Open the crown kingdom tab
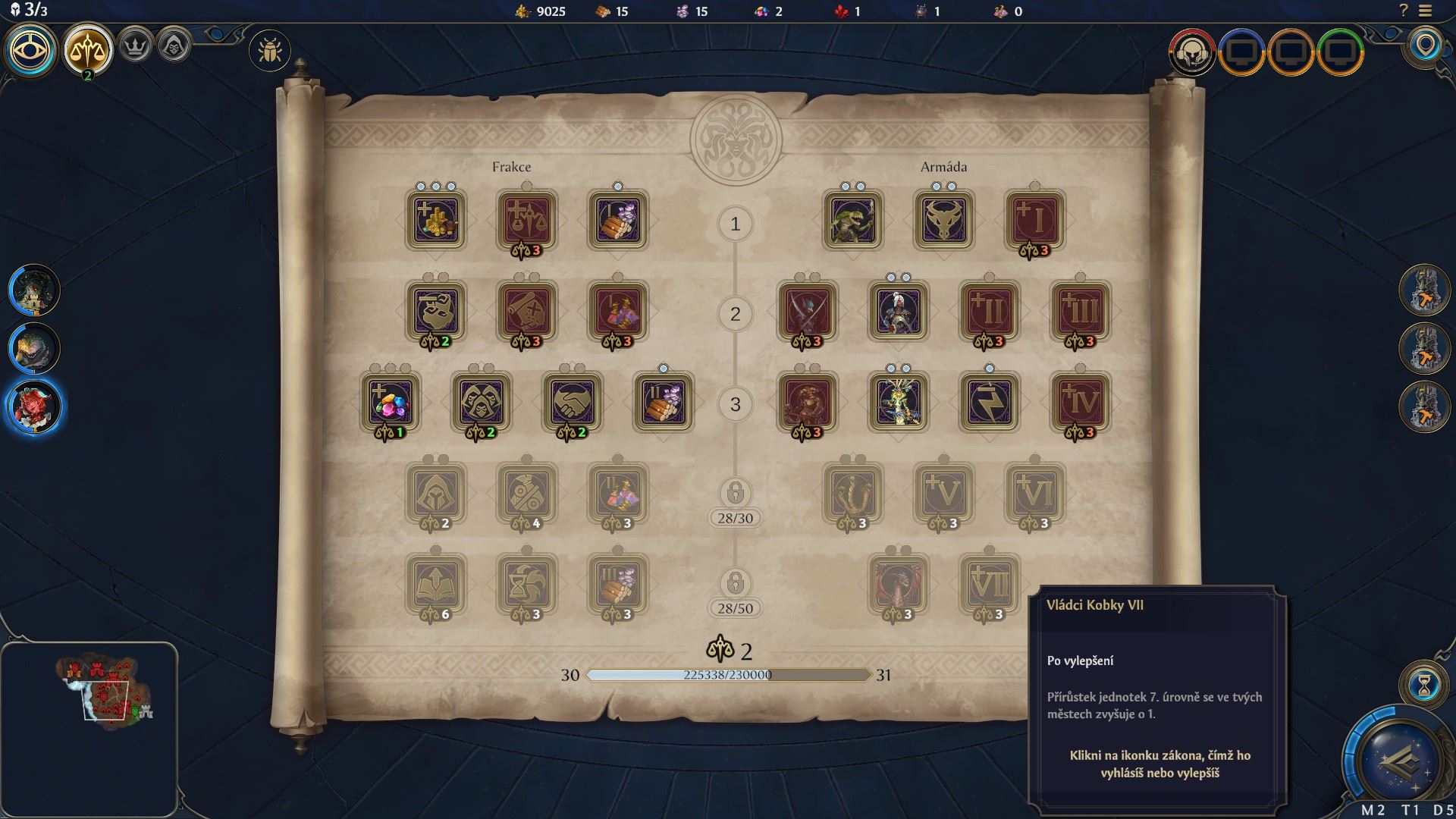This screenshot has width=1456, height=819. (x=136, y=47)
